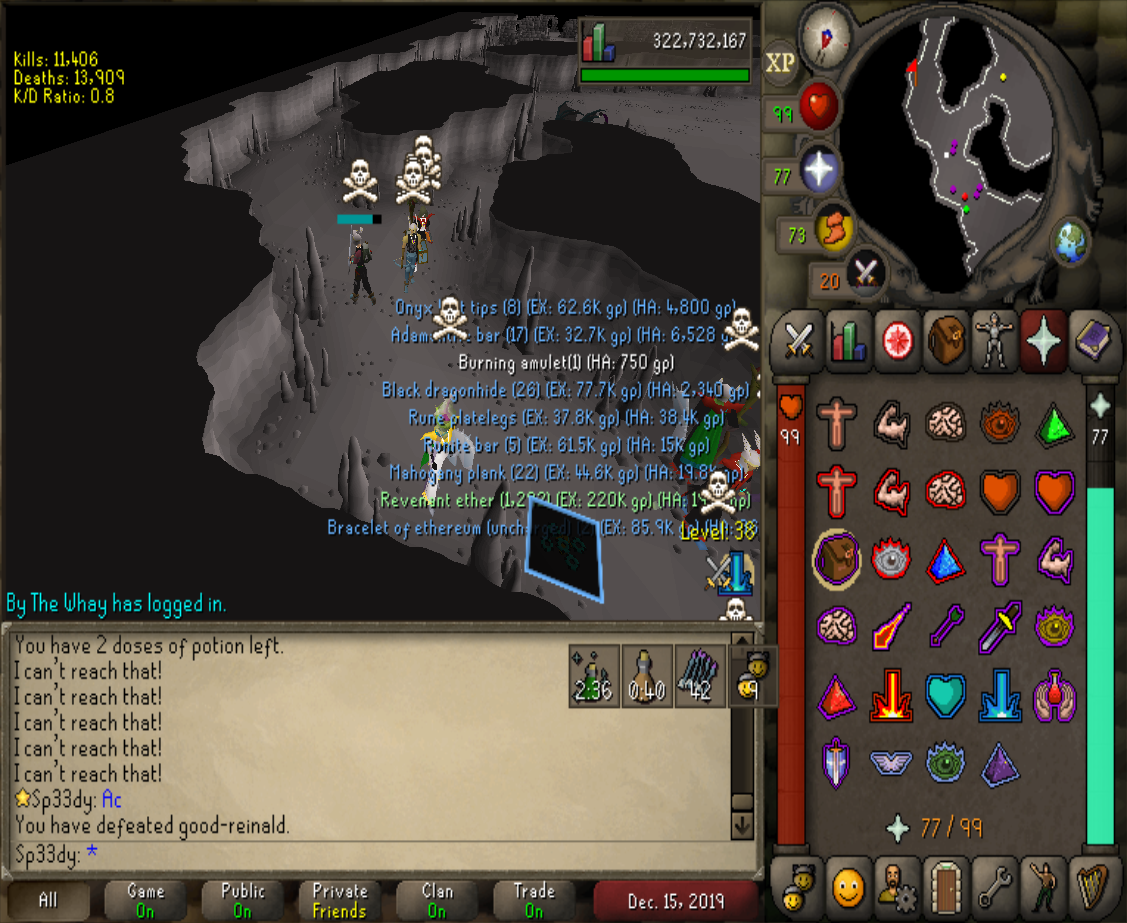Screen dimensions: 1127x923
Task: Open the world map globe
Action: click(1070, 243)
